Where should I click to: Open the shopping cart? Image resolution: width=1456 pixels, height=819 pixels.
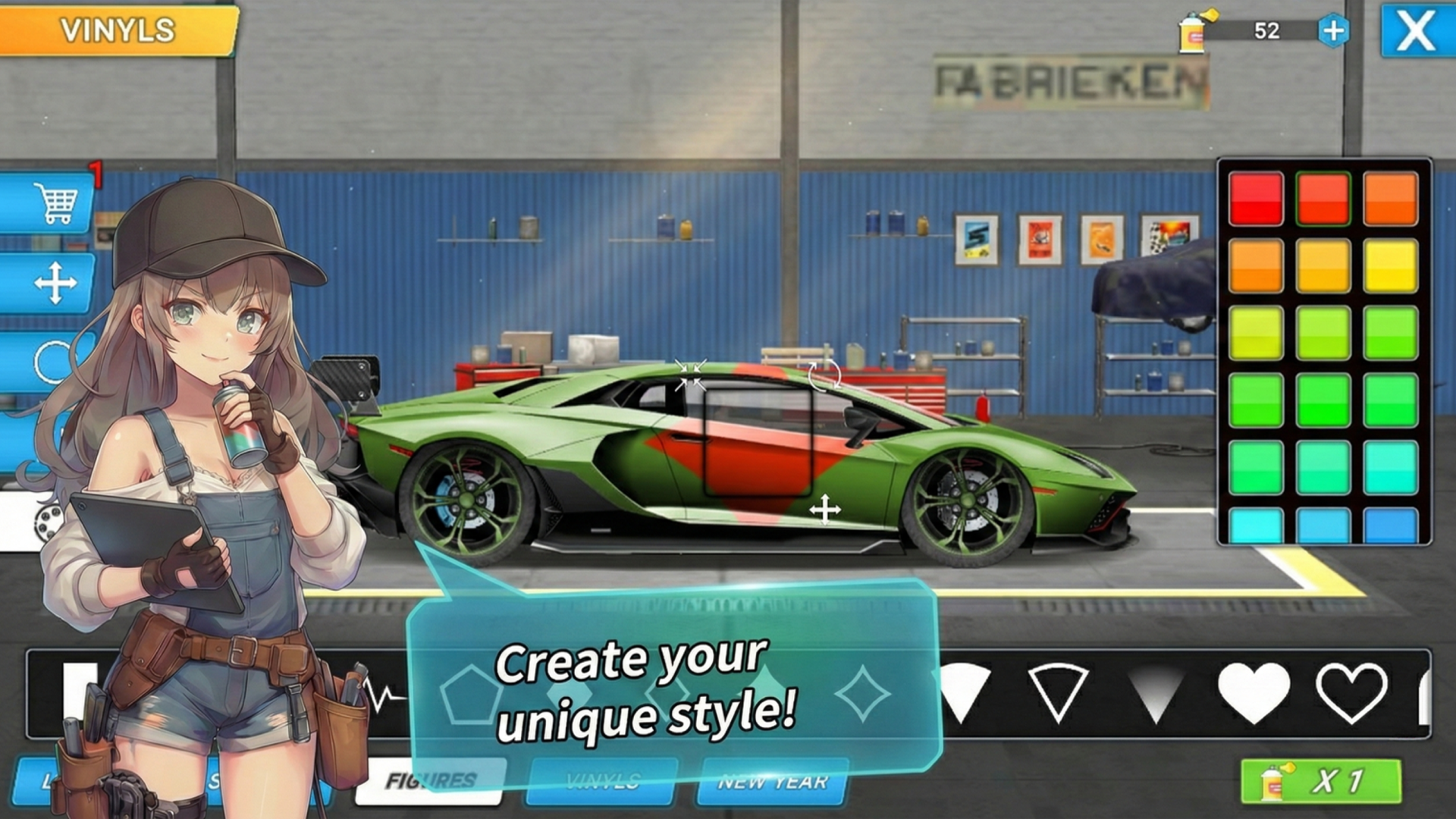[x=53, y=203]
